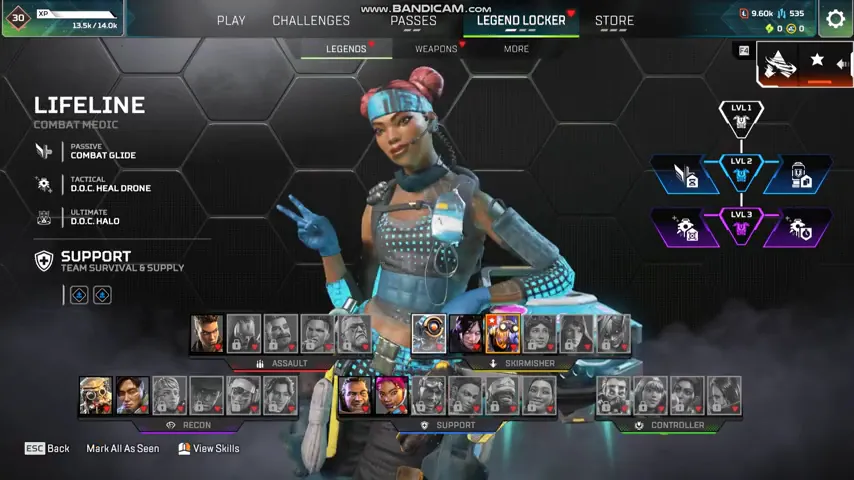
Task: Click the level 30 XP badge
Action: [18, 17]
